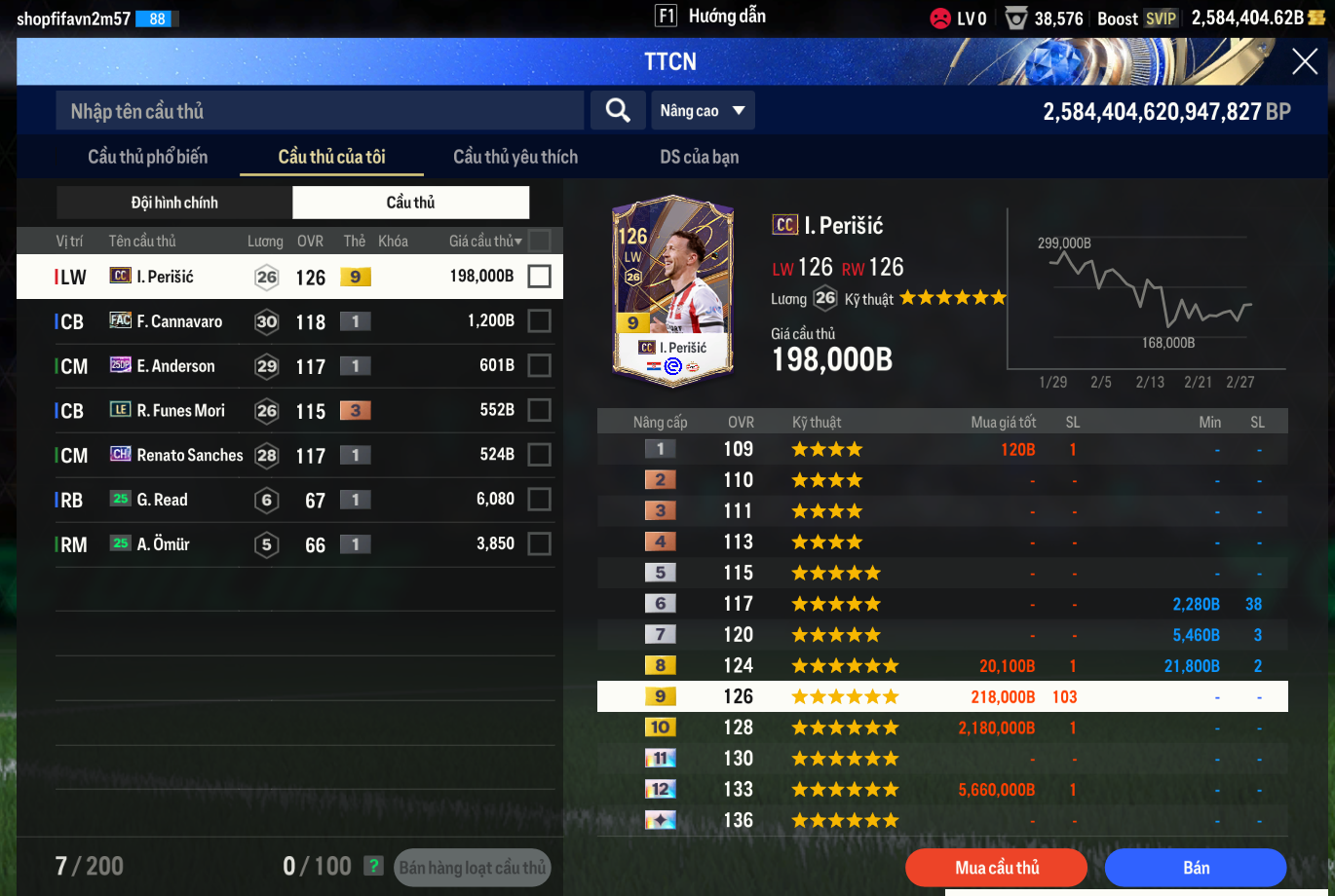Select the upgrade level 10 row
Screen dimensions: 1335x896
point(941,728)
